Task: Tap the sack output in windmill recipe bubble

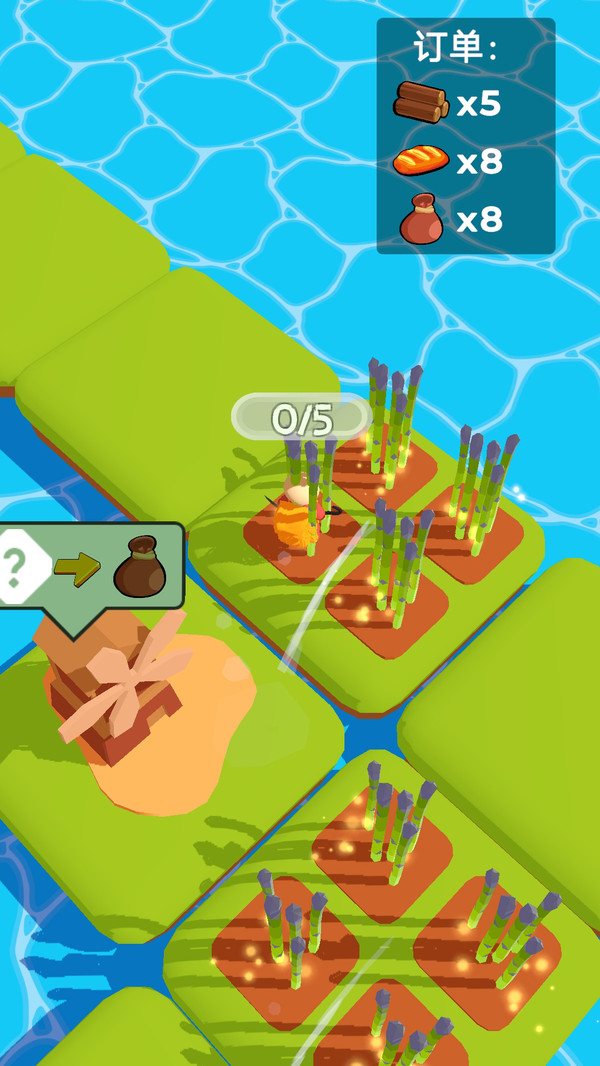Action: pyautogui.click(x=139, y=567)
